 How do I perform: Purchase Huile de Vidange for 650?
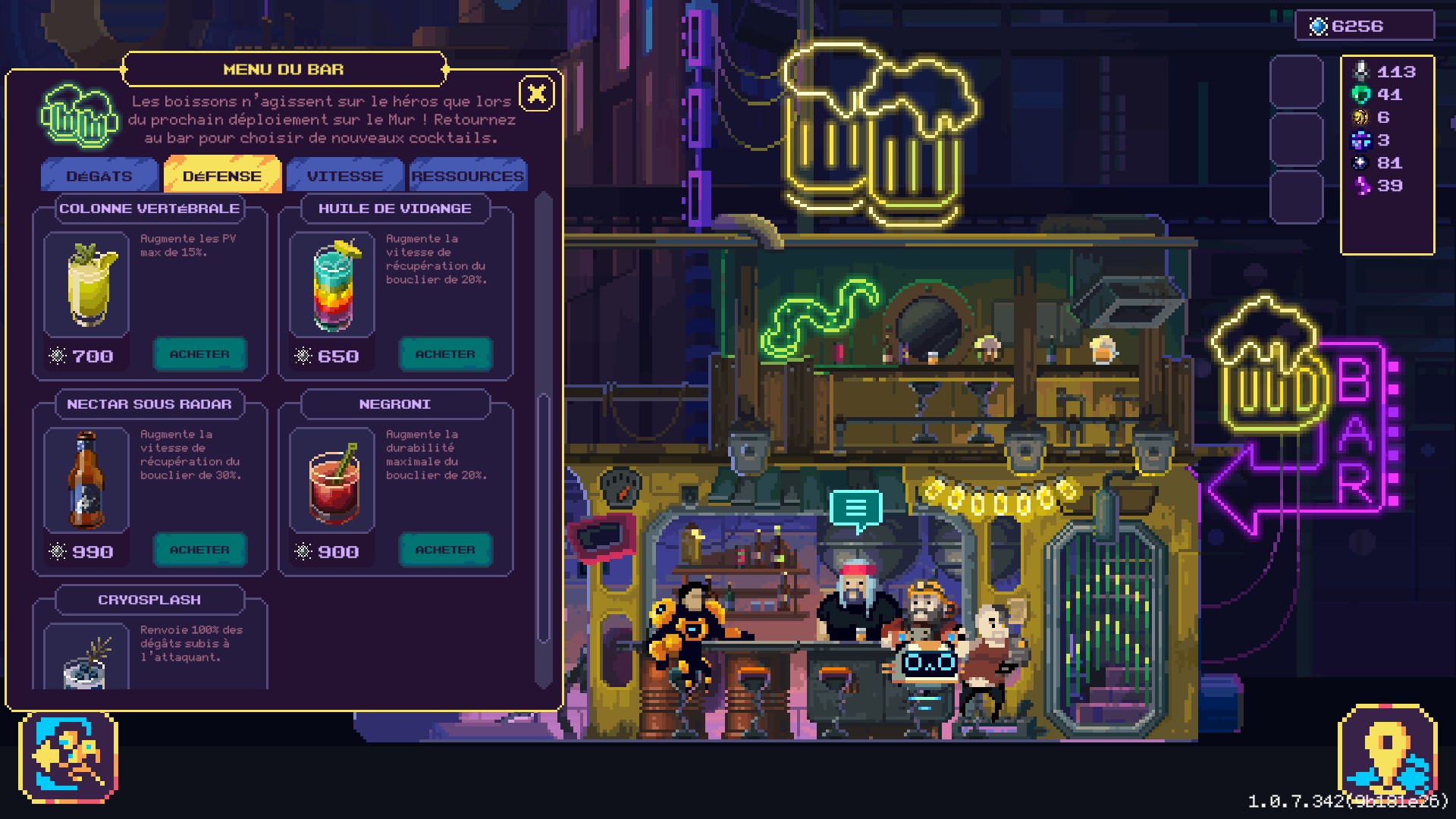point(445,354)
